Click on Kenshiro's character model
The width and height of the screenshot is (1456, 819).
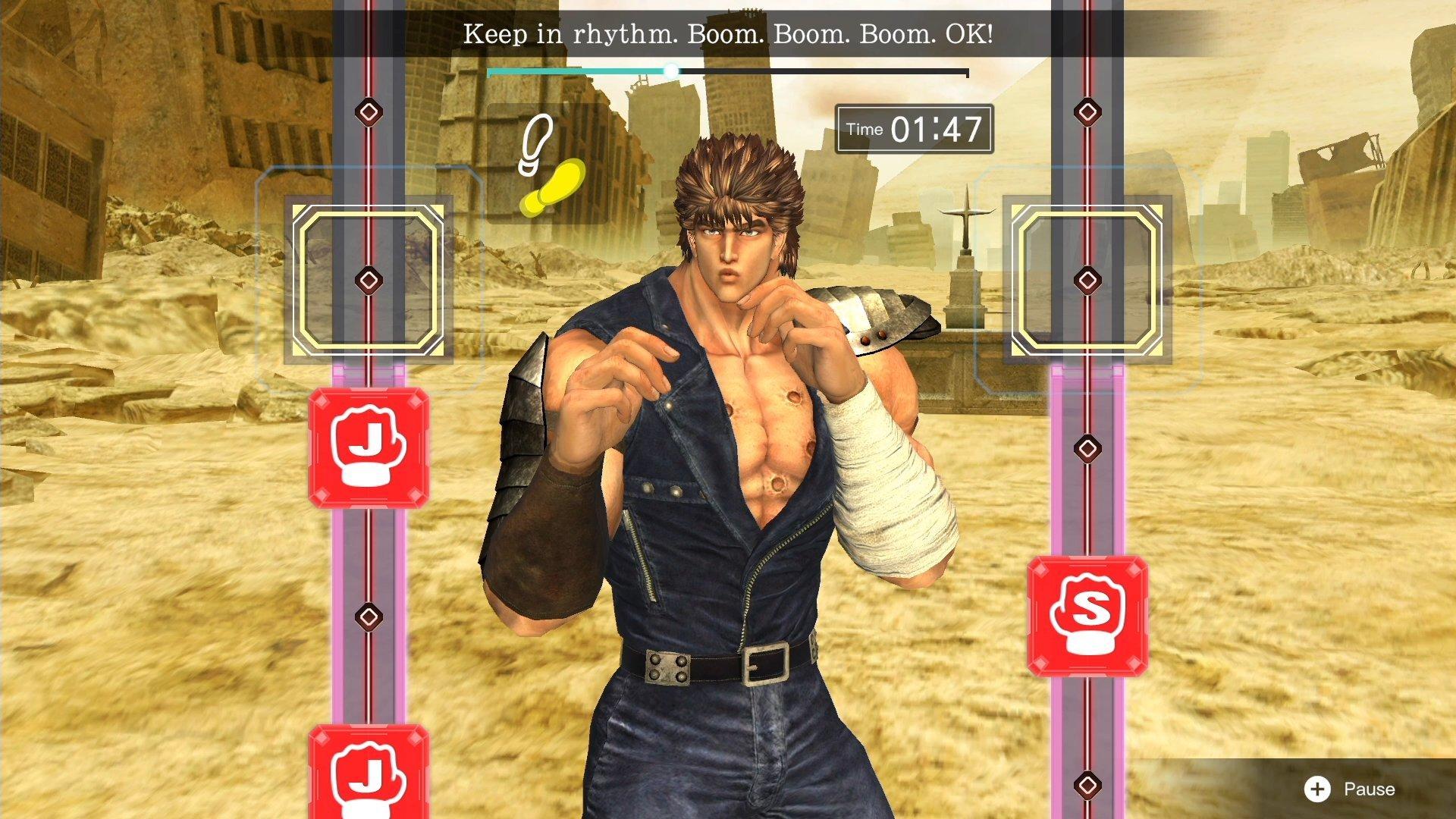click(x=720, y=455)
